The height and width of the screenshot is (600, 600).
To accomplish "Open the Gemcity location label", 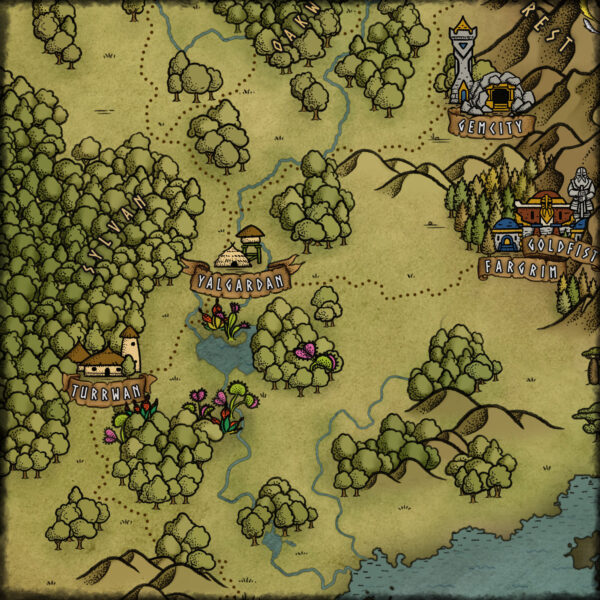I will click(491, 126).
